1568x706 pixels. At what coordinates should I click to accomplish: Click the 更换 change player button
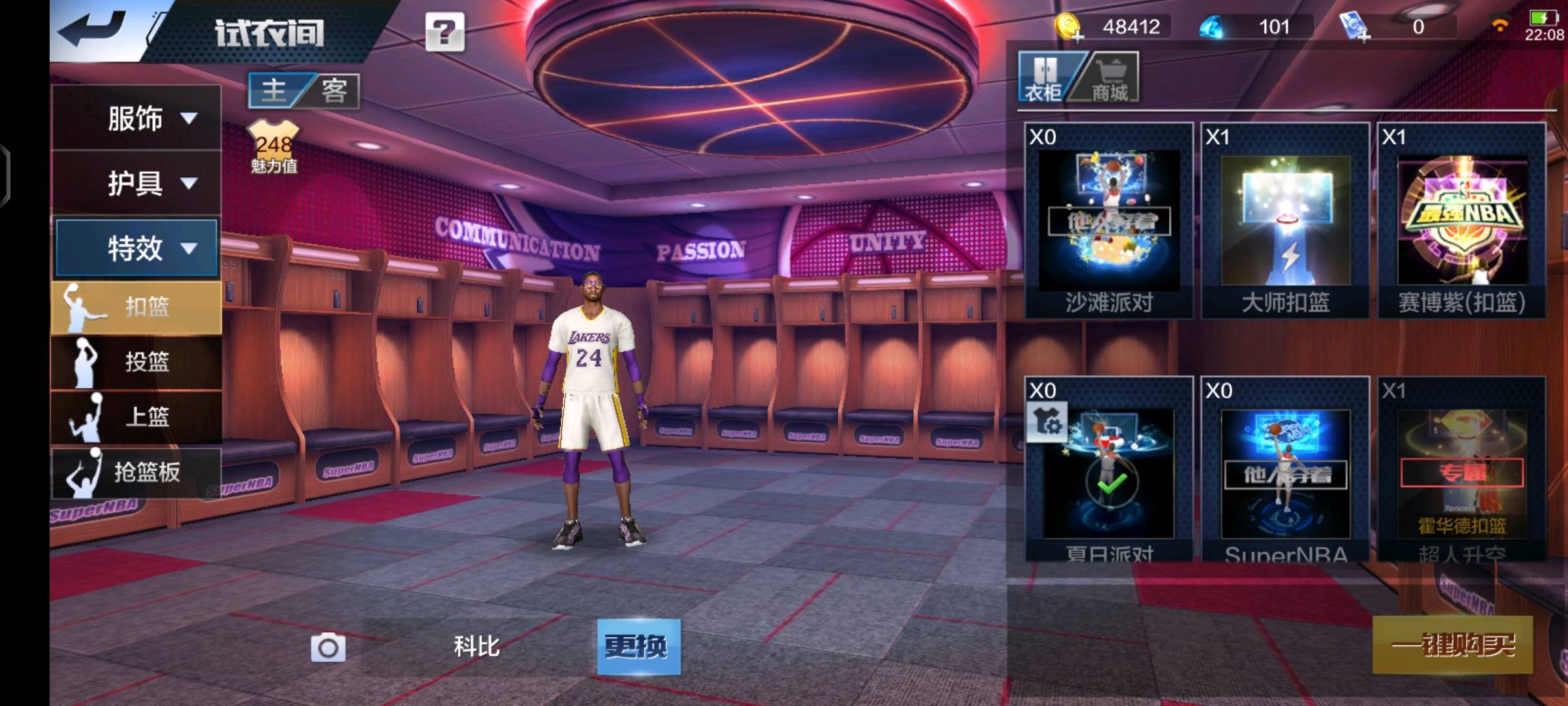638,647
